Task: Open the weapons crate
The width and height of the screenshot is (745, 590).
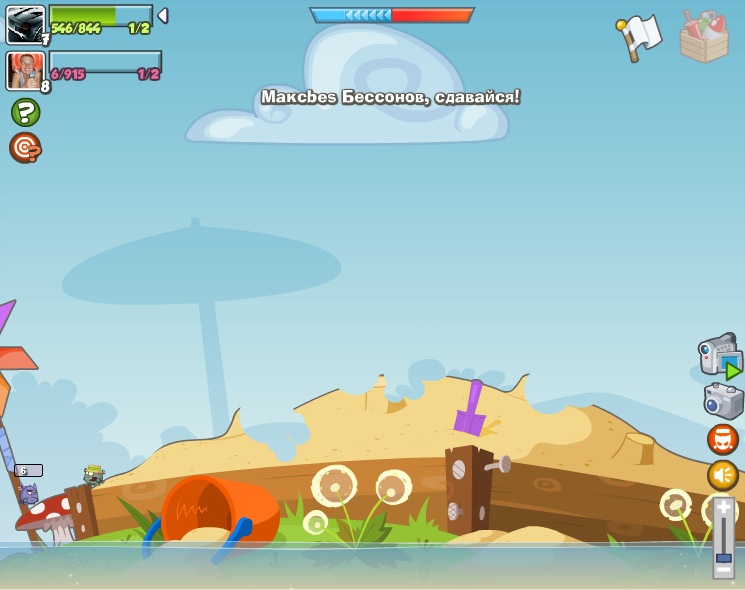Action: click(x=704, y=37)
